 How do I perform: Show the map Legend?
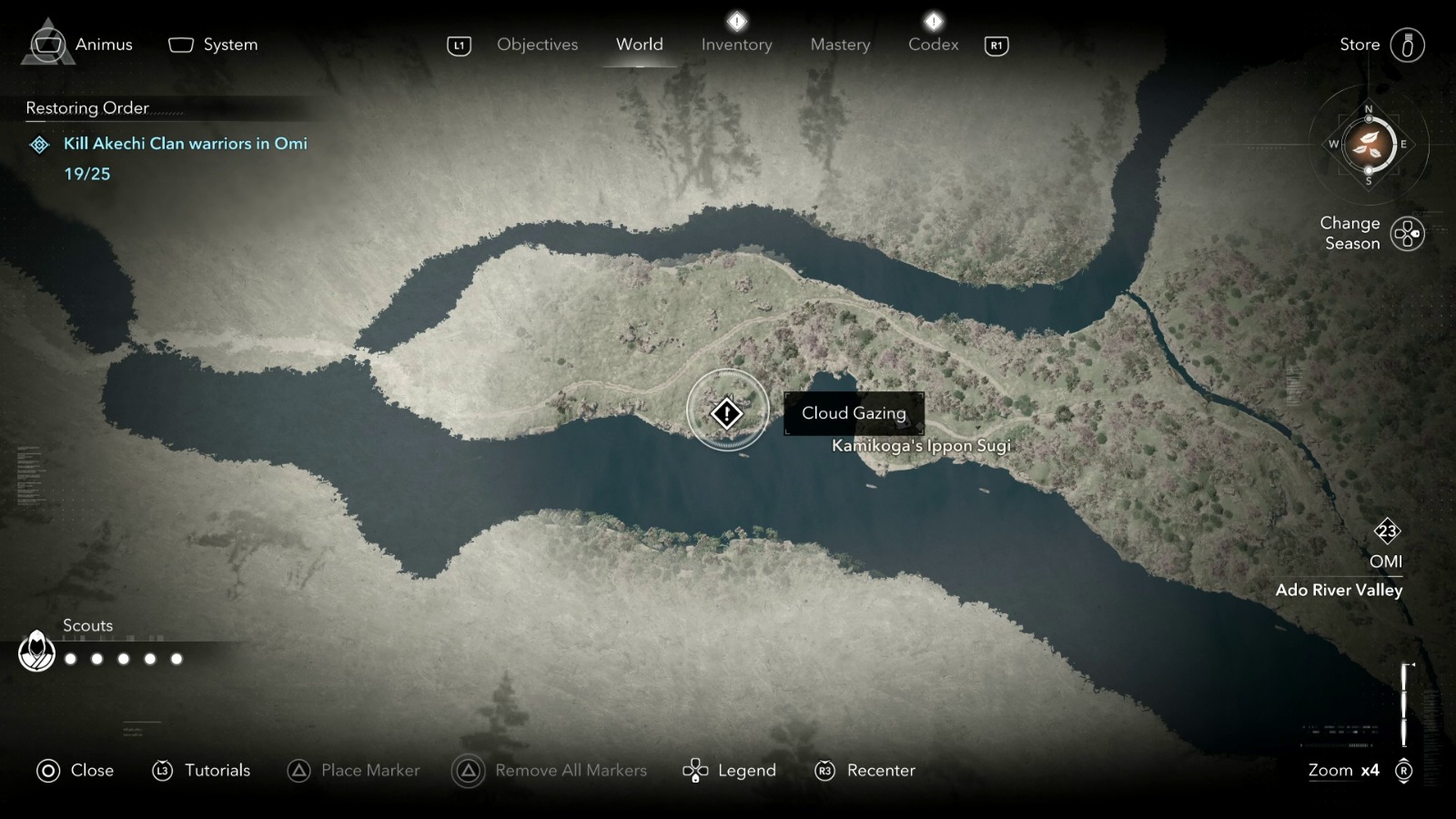[x=730, y=771]
